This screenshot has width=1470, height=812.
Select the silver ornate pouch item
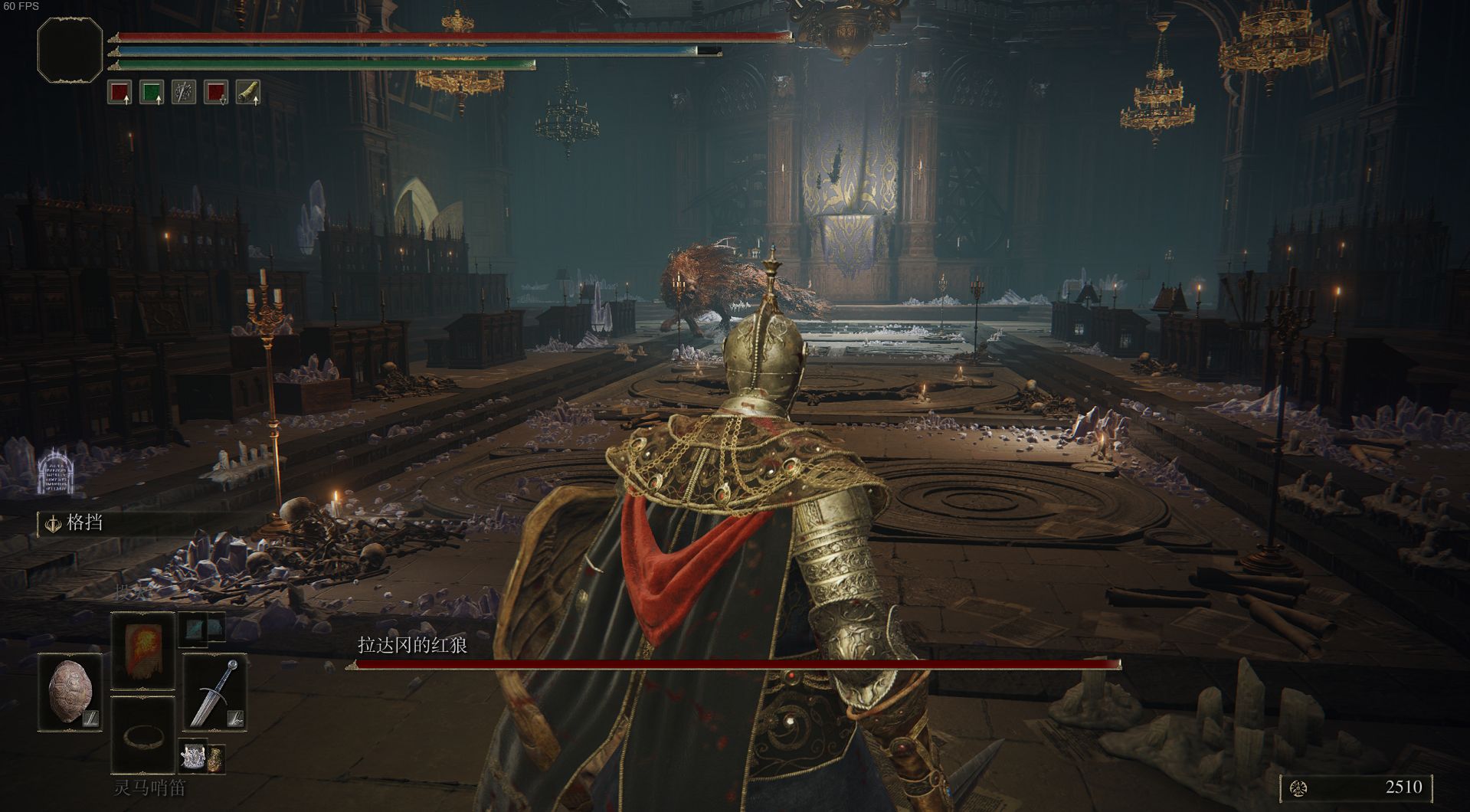[x=192, y=757]
